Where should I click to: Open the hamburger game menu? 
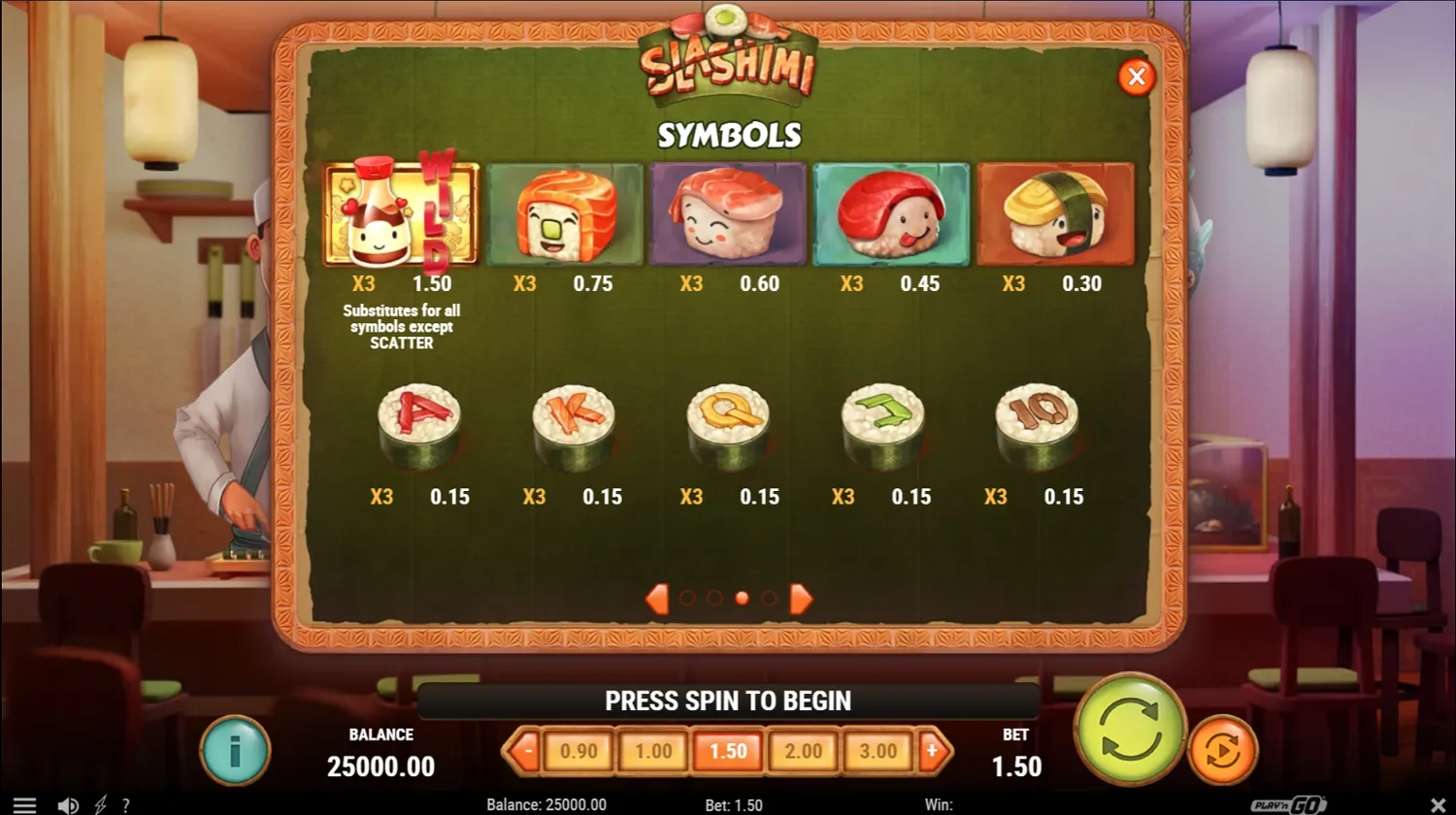coord(25,802)
